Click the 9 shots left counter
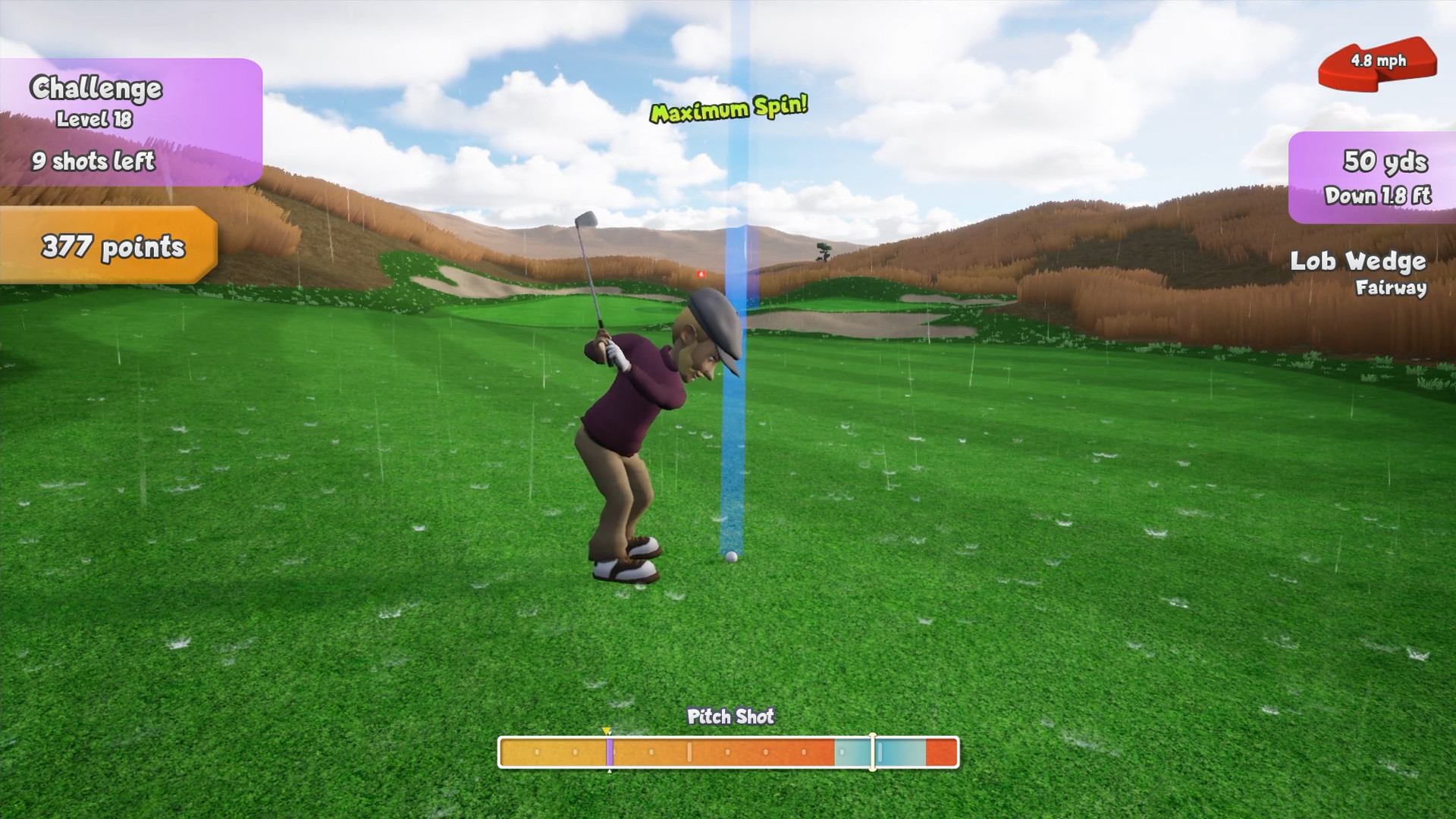 point(93,162)
